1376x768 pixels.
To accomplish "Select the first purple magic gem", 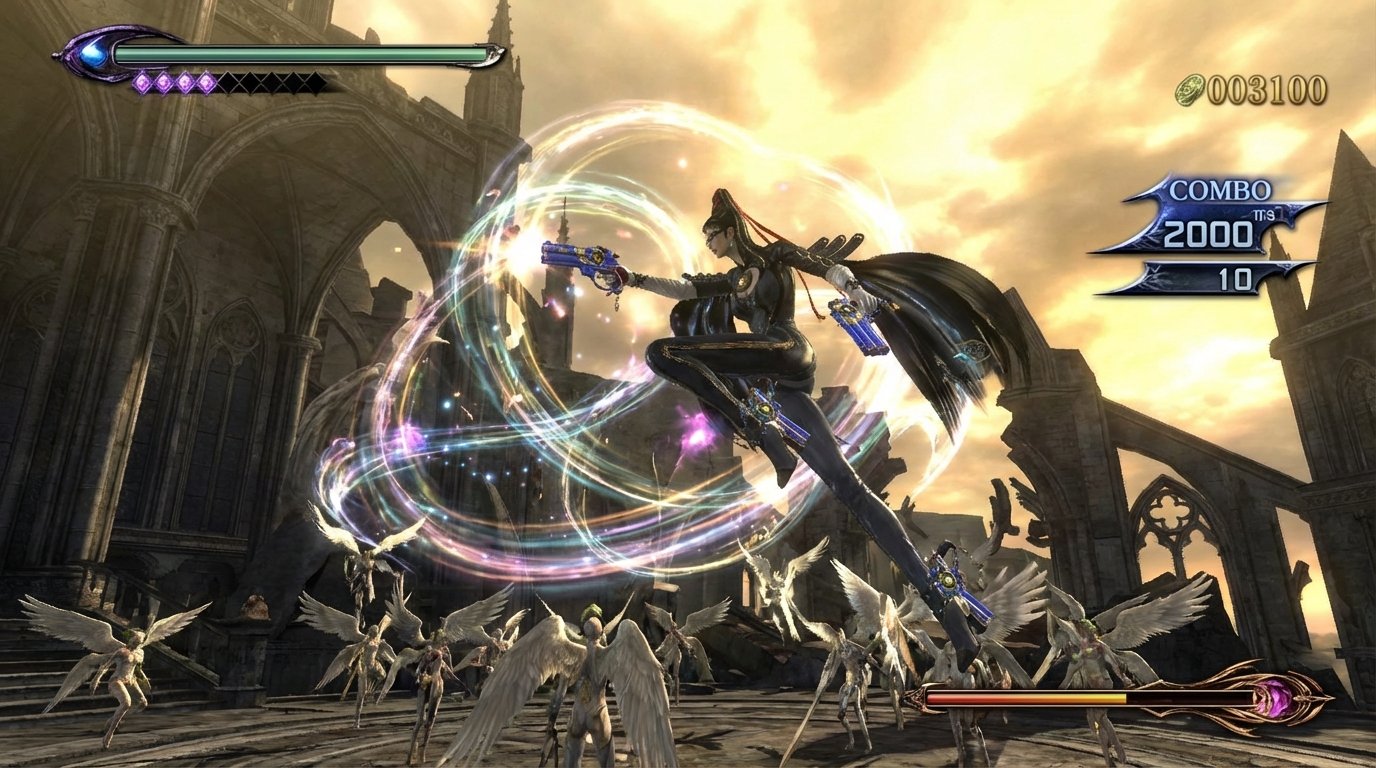I will click(x=142, y=81).
